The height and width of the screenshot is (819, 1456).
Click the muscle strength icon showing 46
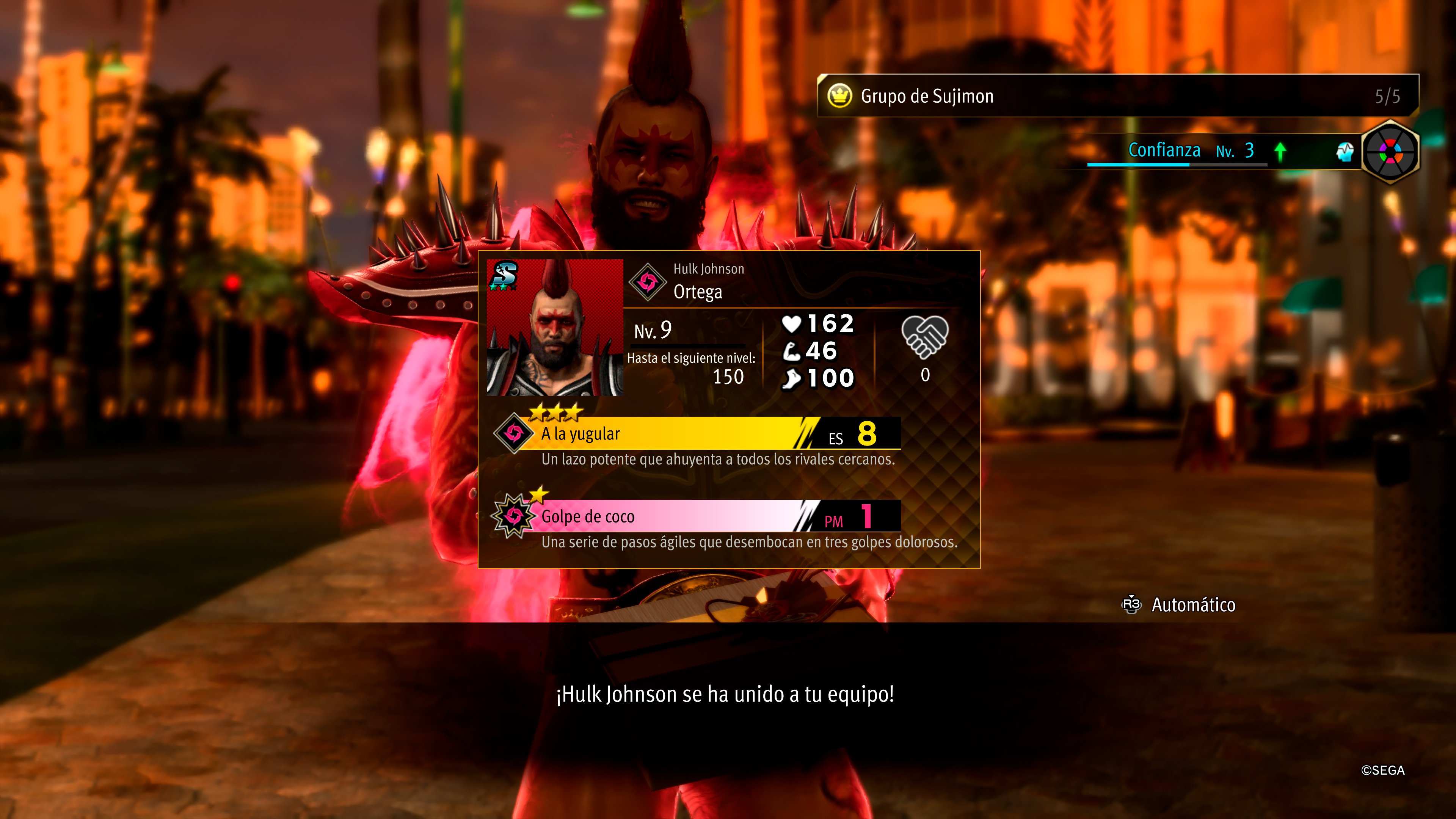click(792, 352)
